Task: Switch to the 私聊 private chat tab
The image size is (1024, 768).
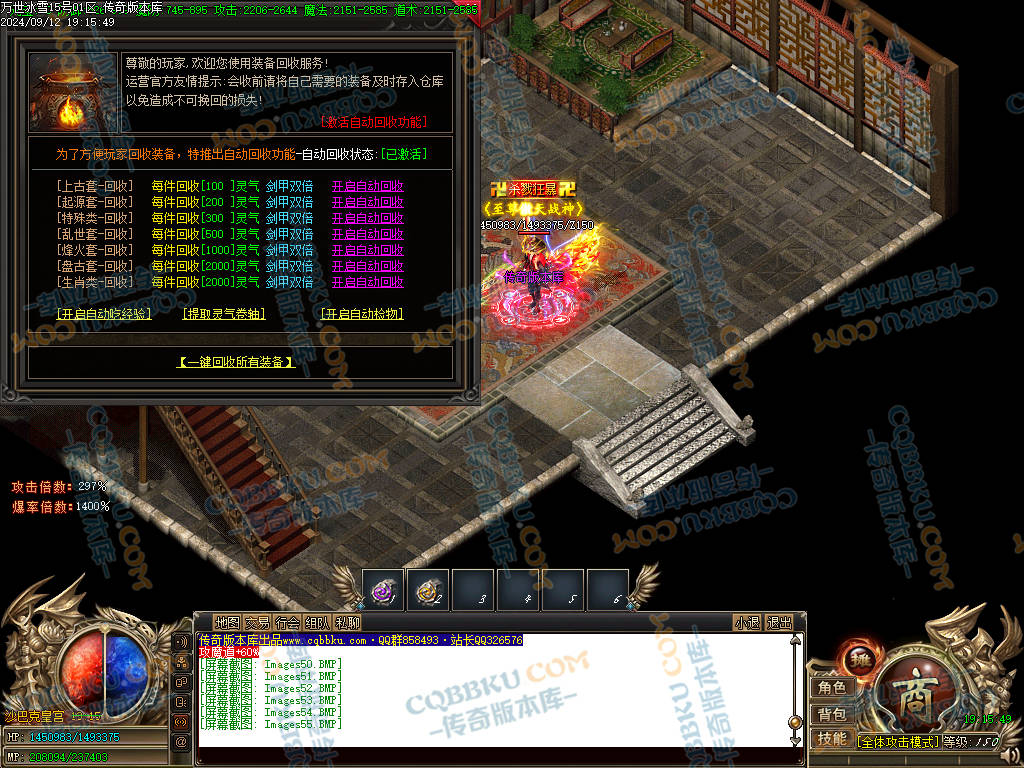Action: point(347,622)
